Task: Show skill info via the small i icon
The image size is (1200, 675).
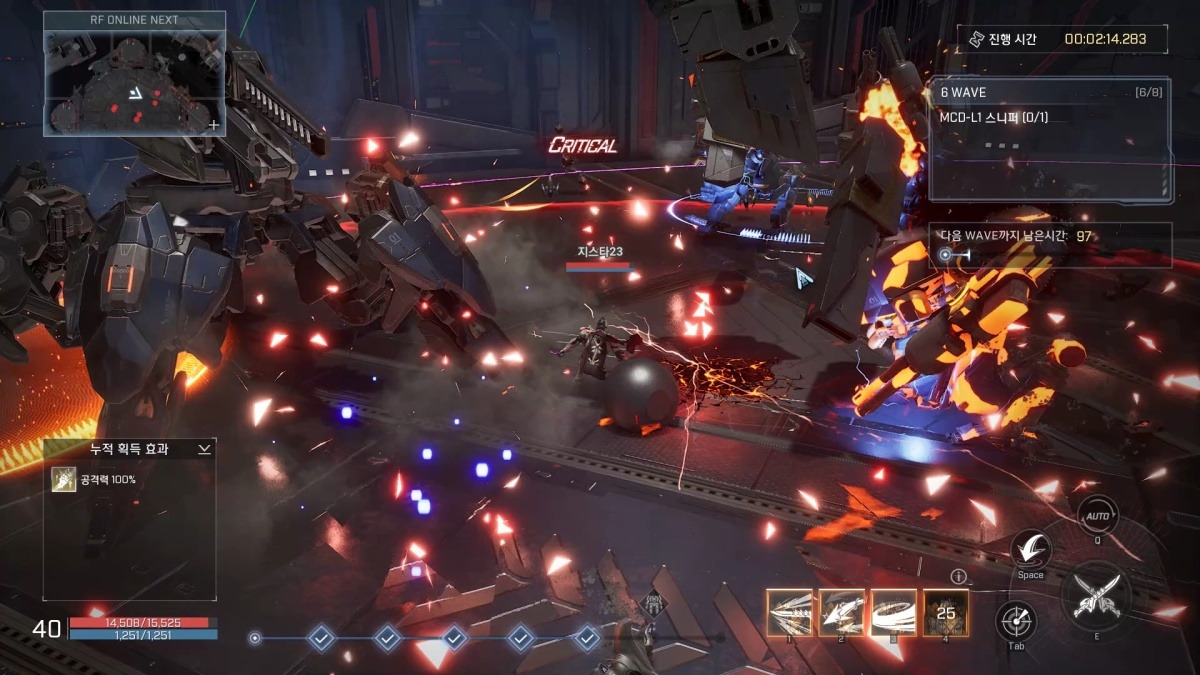Action: [958, 576]
